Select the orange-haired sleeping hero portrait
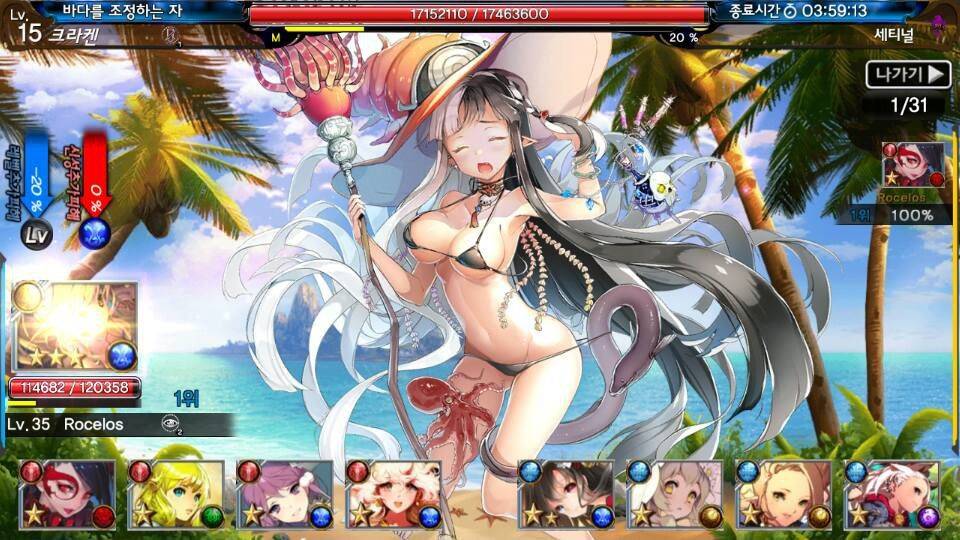This screenshot has width=960, height=540. click(x=783, y=495)
